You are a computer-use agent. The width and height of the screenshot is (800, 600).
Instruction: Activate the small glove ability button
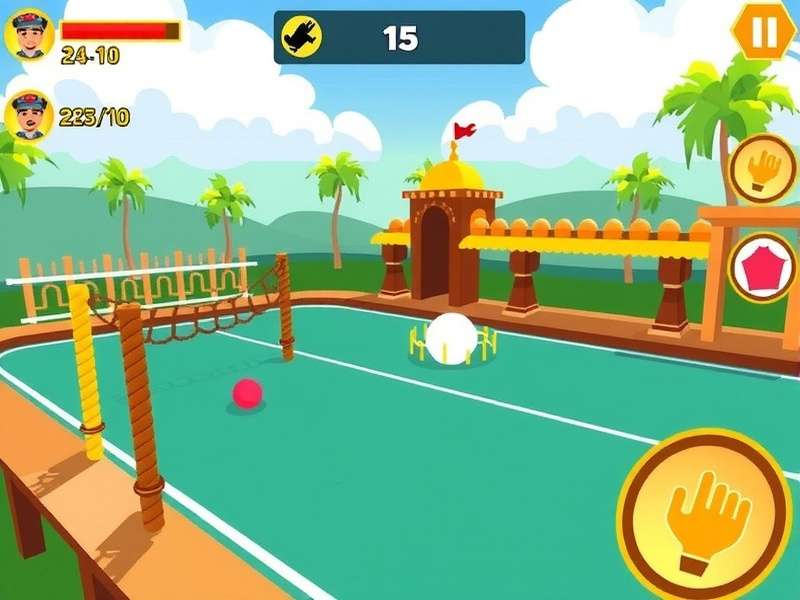pyautogui.click(x=764, y=168)
